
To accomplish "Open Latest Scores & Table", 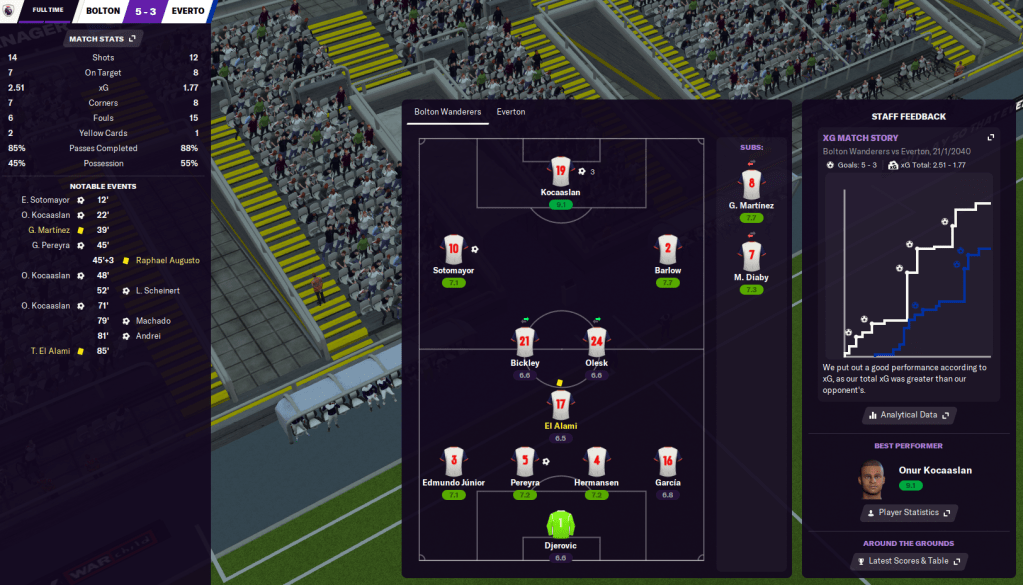I will (x=908, y=561).
